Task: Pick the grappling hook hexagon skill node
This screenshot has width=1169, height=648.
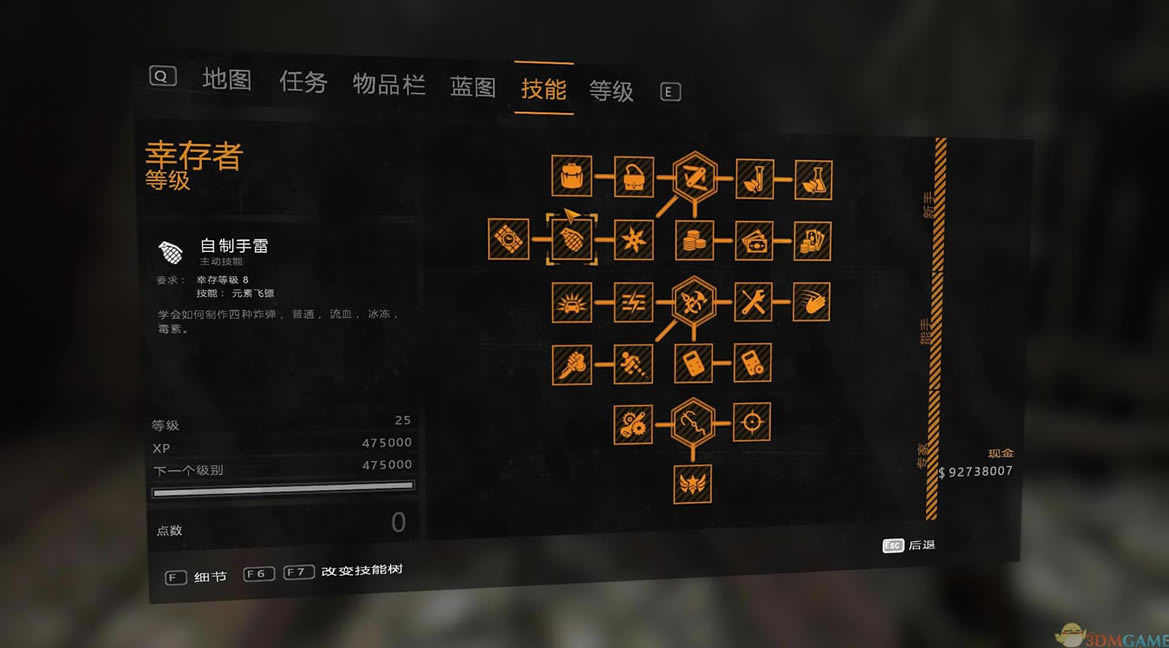Action: [693, 423]
